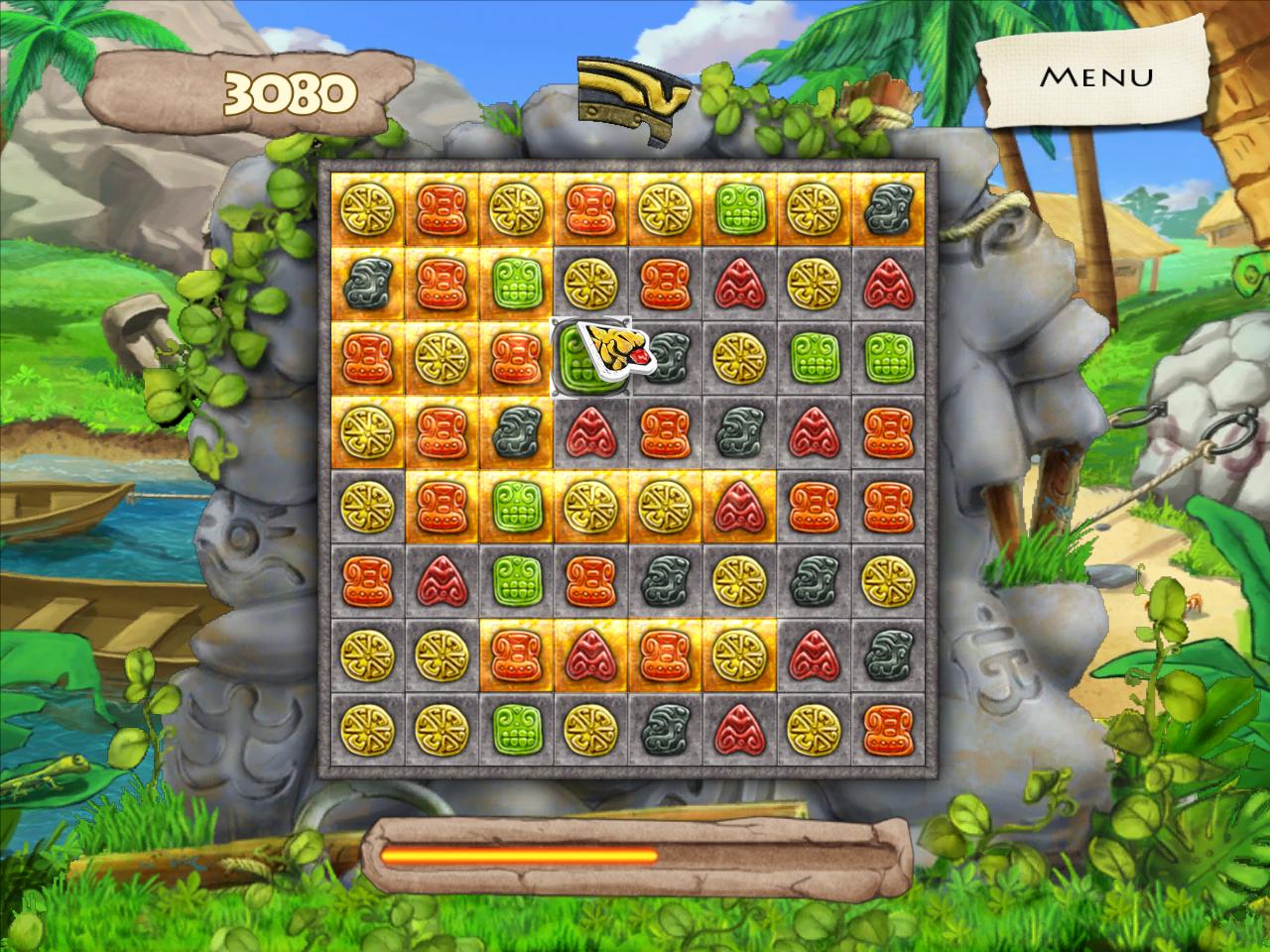Viewport: 1270px width, 952px height.
Task: Pick the only green tile in the top row
Action: [x=737, y=208]
